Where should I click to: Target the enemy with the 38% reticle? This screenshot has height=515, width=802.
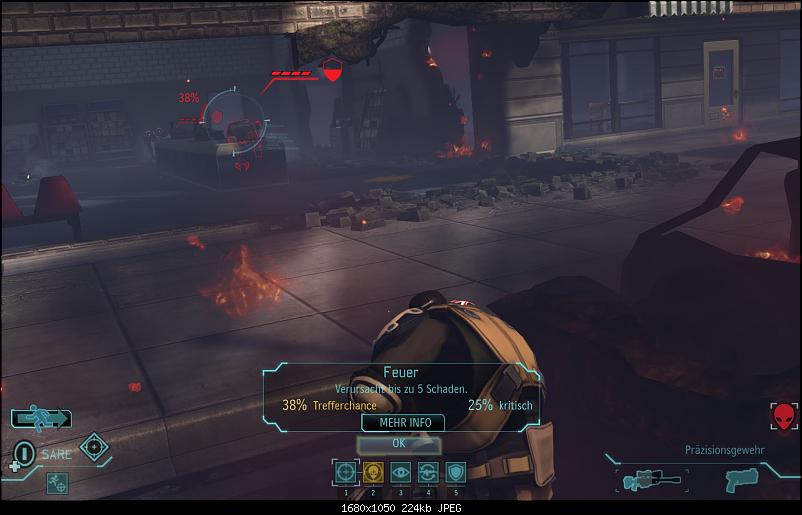tap(238, 123)
